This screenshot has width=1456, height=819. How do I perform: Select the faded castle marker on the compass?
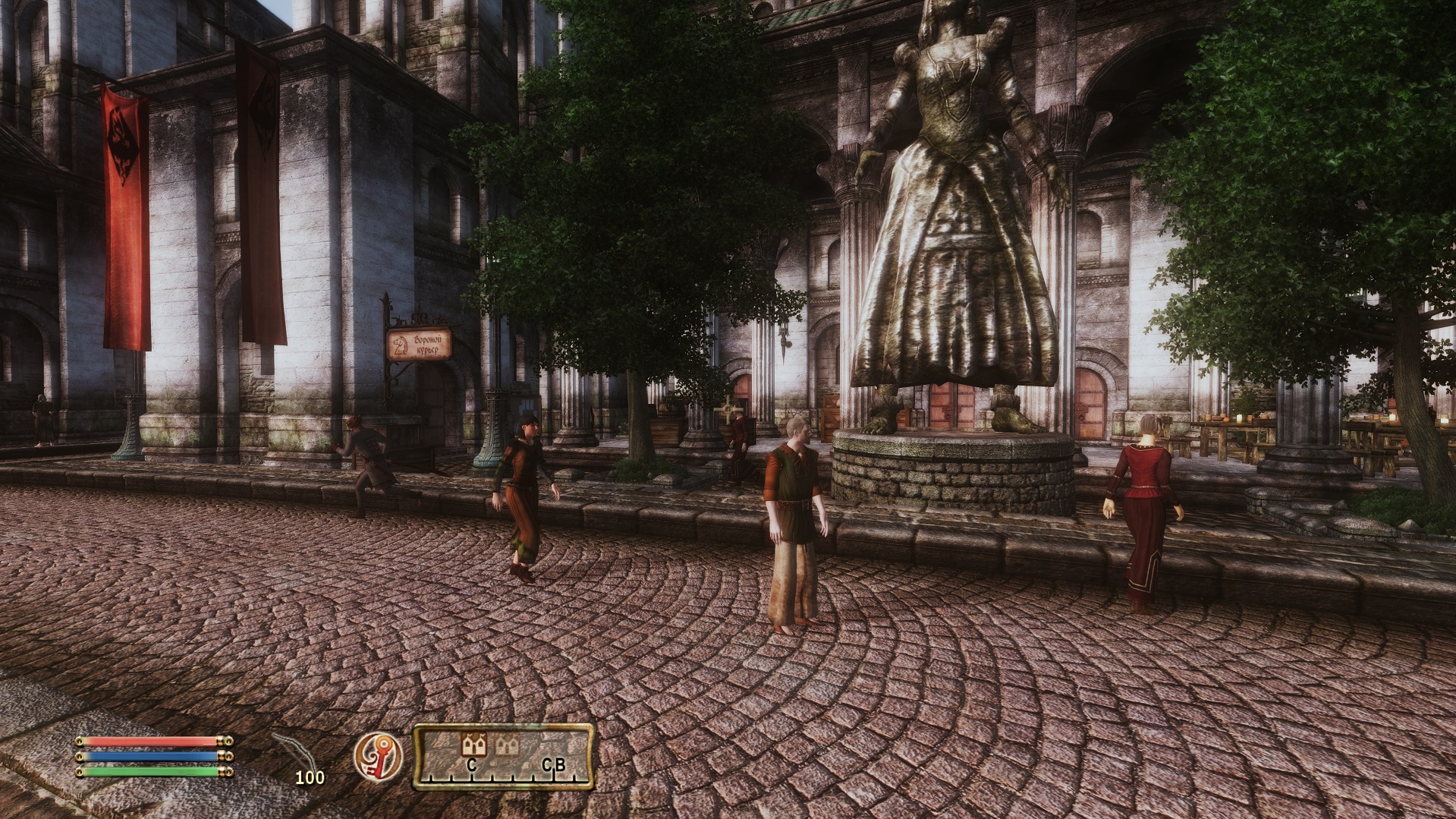[x=507, y=746]
